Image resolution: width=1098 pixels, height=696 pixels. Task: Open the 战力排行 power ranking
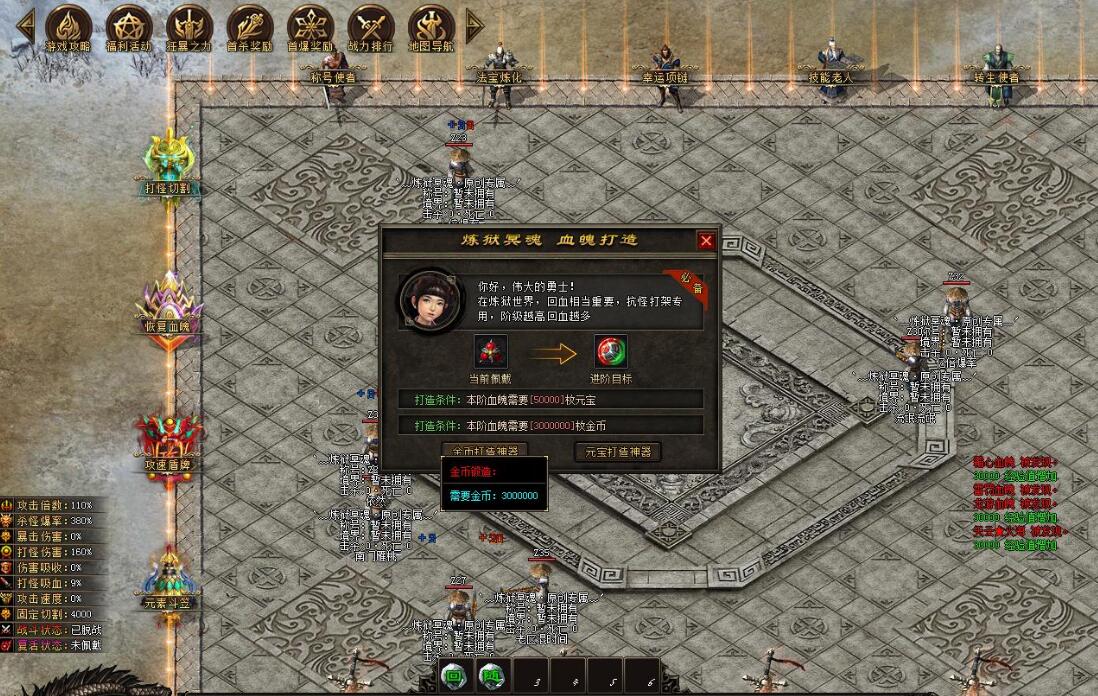click(x=371, y=27)
